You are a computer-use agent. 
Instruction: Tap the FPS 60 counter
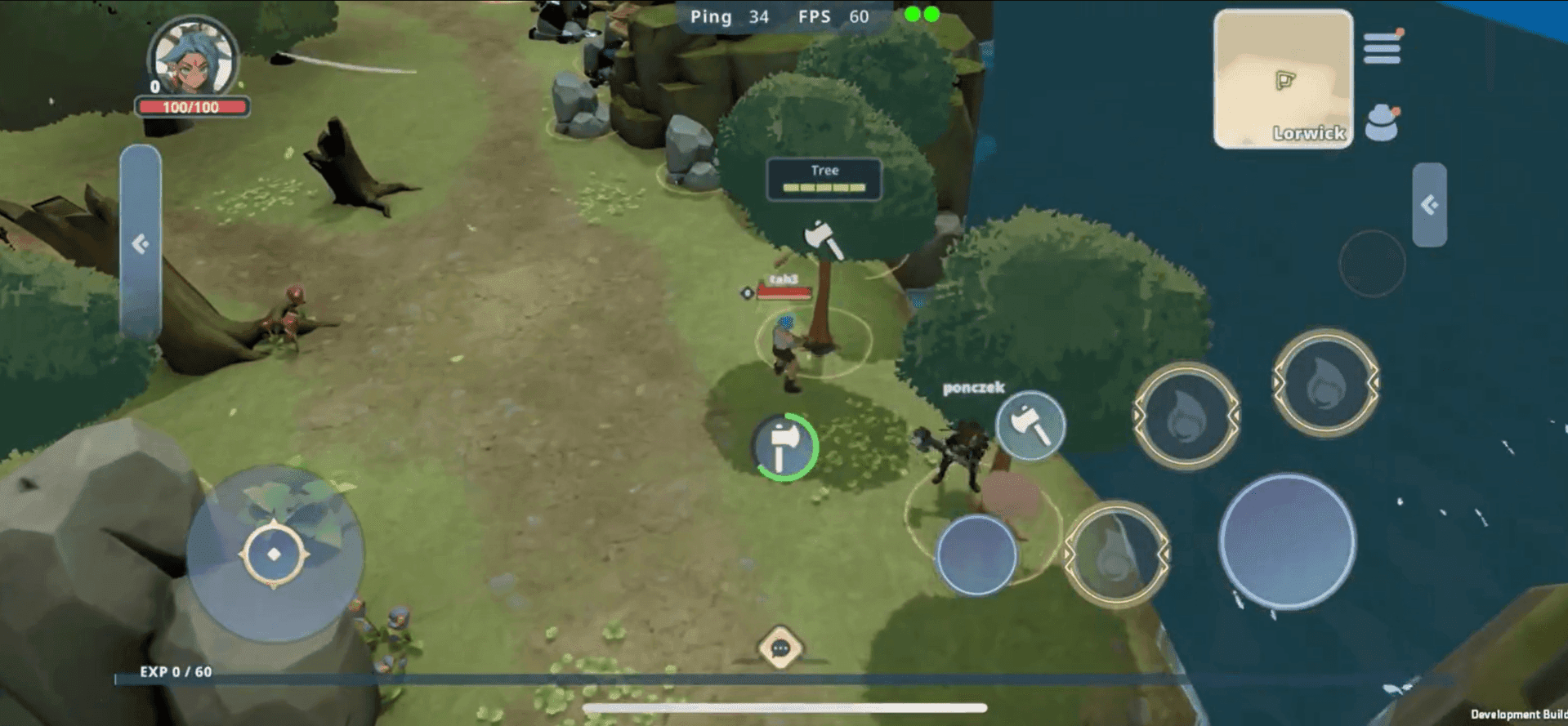pyautogui.click(x=833, y=16)
